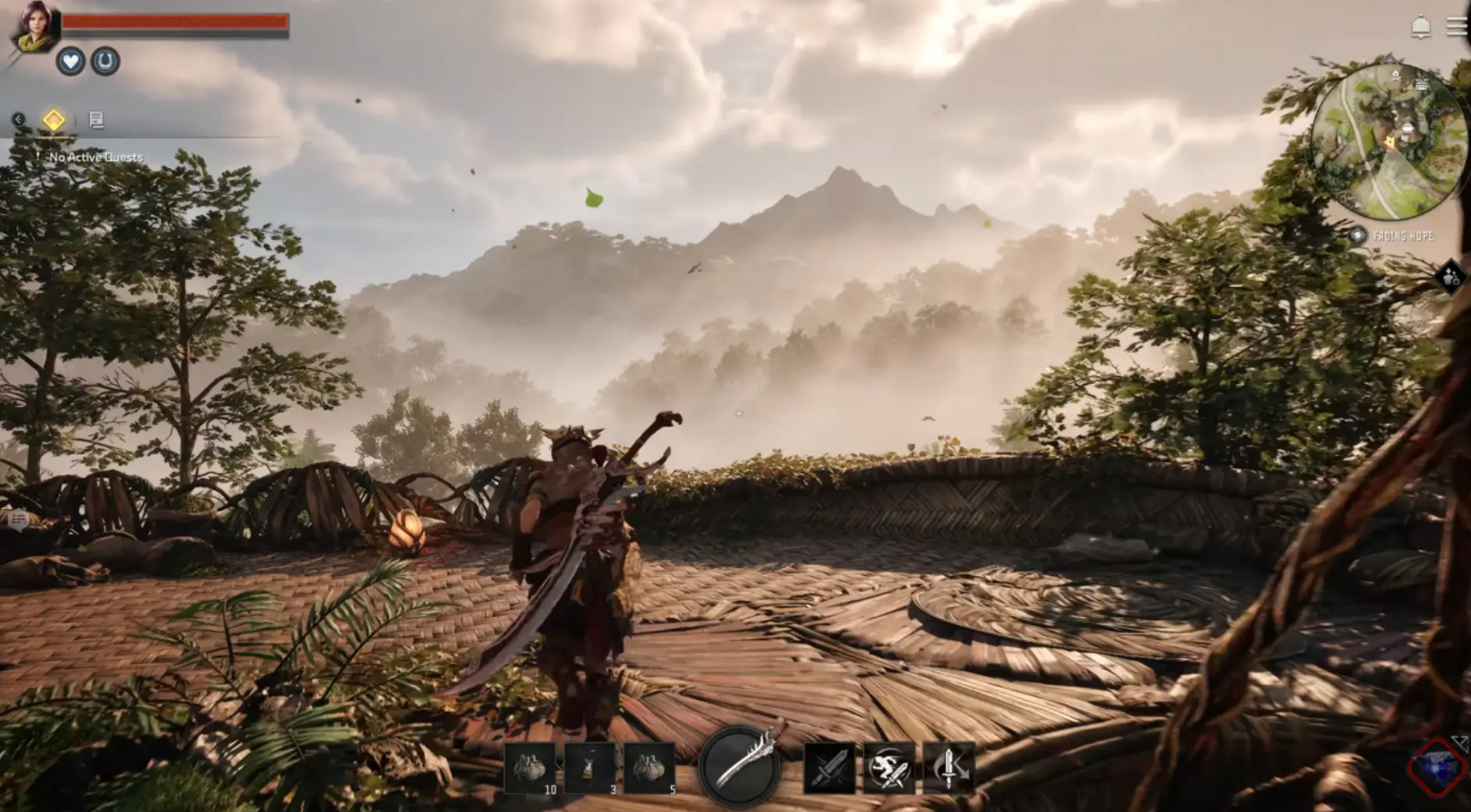Click the Fading Hope location label

pos(1402,235)
